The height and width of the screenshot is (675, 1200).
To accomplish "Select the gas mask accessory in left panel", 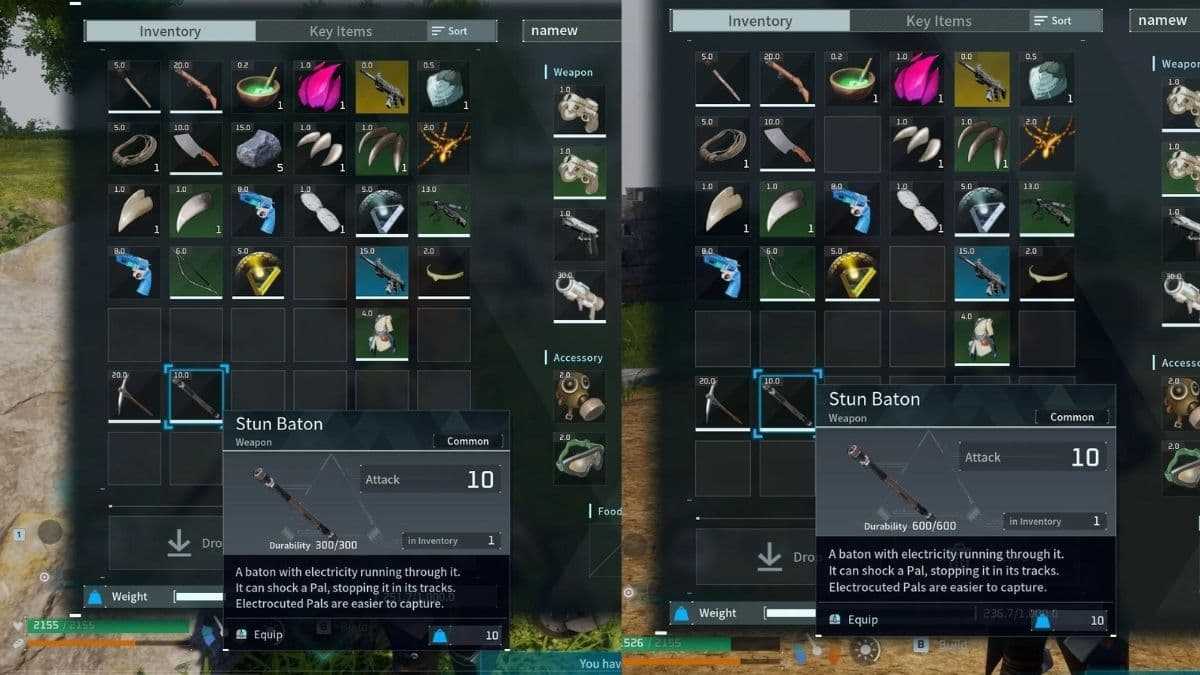I will [579, 397].
